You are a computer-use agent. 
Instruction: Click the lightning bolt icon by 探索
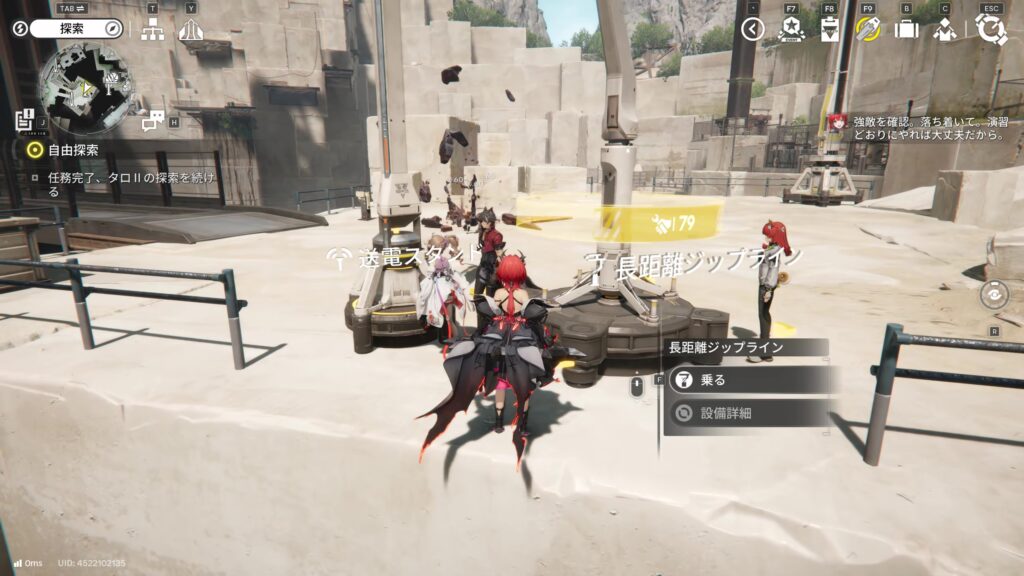pyautogui.click(x=20, y=29)
